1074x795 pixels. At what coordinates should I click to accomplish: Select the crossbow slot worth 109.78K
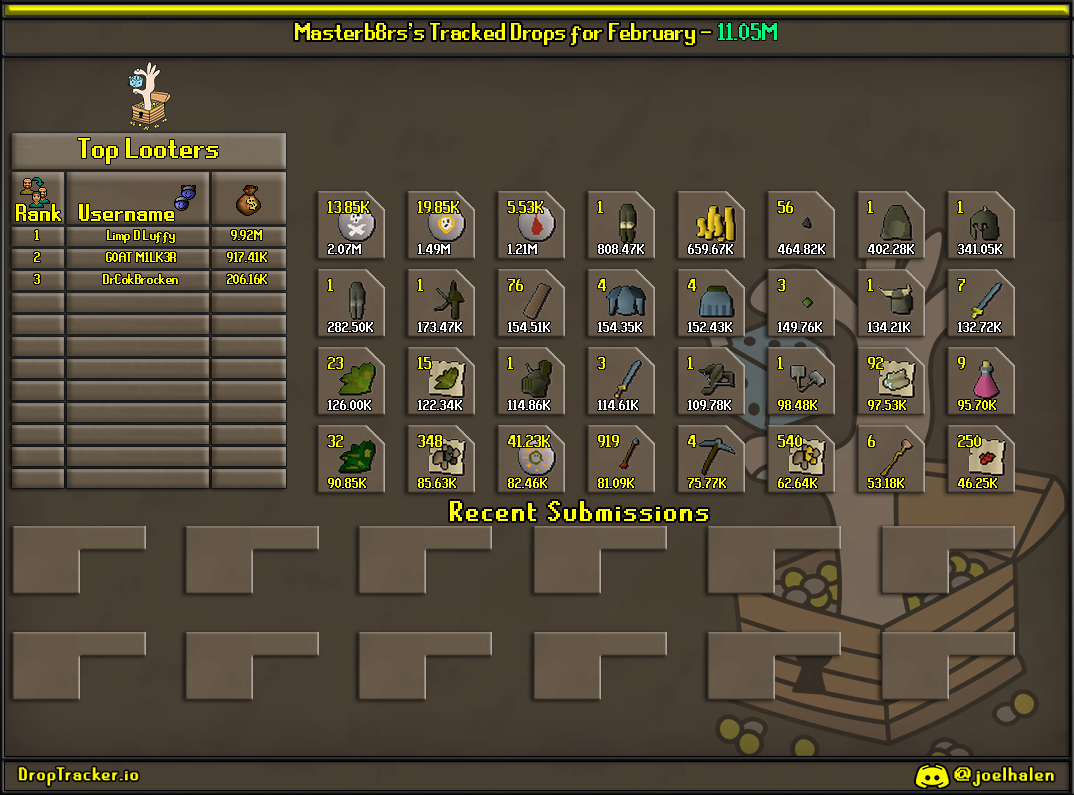pyautogui.click(x=711, y=381)
